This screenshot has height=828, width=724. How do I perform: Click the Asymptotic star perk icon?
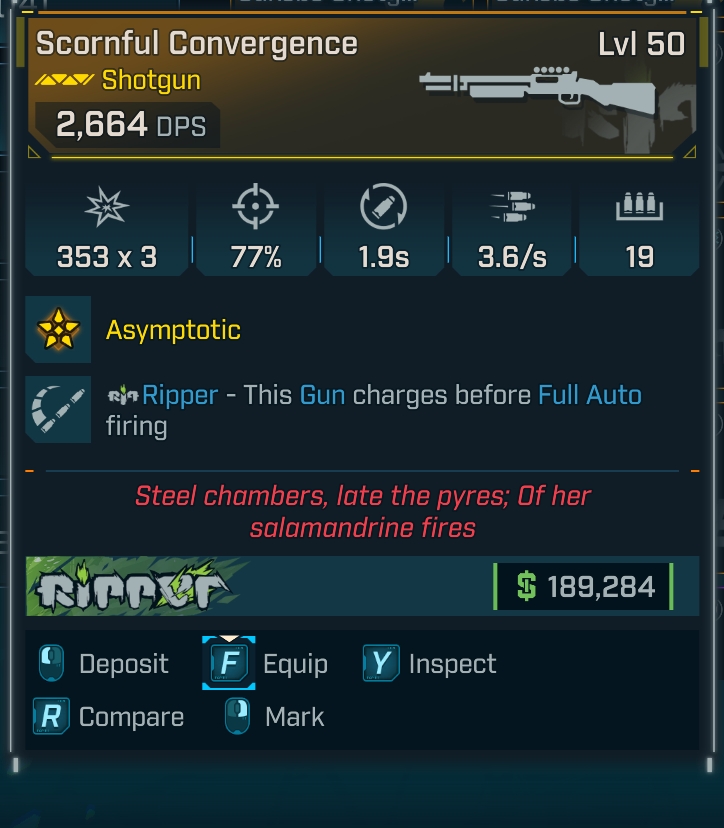click(x=58, y=329)
